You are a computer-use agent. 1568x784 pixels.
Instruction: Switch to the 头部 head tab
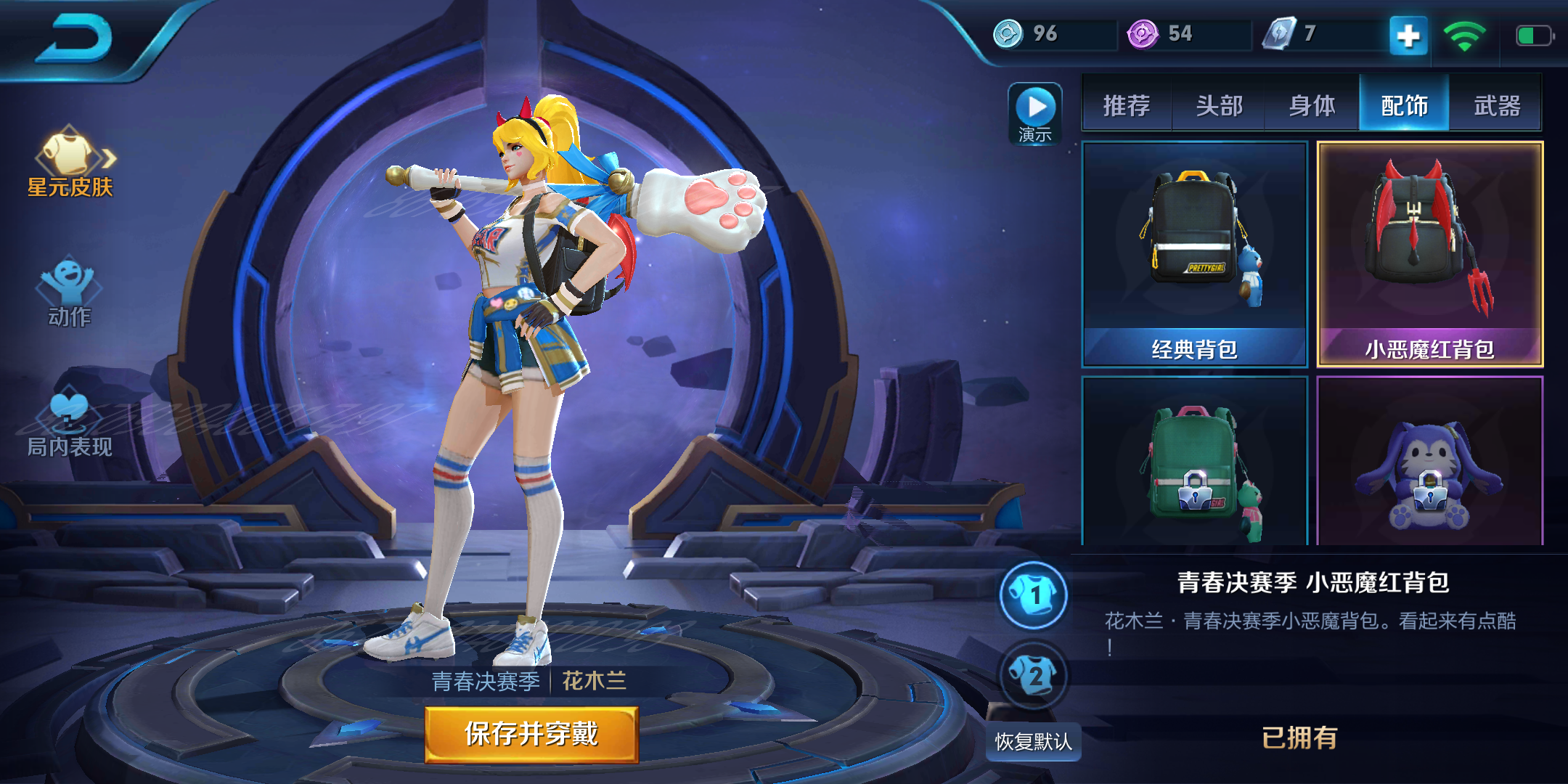1220,106
